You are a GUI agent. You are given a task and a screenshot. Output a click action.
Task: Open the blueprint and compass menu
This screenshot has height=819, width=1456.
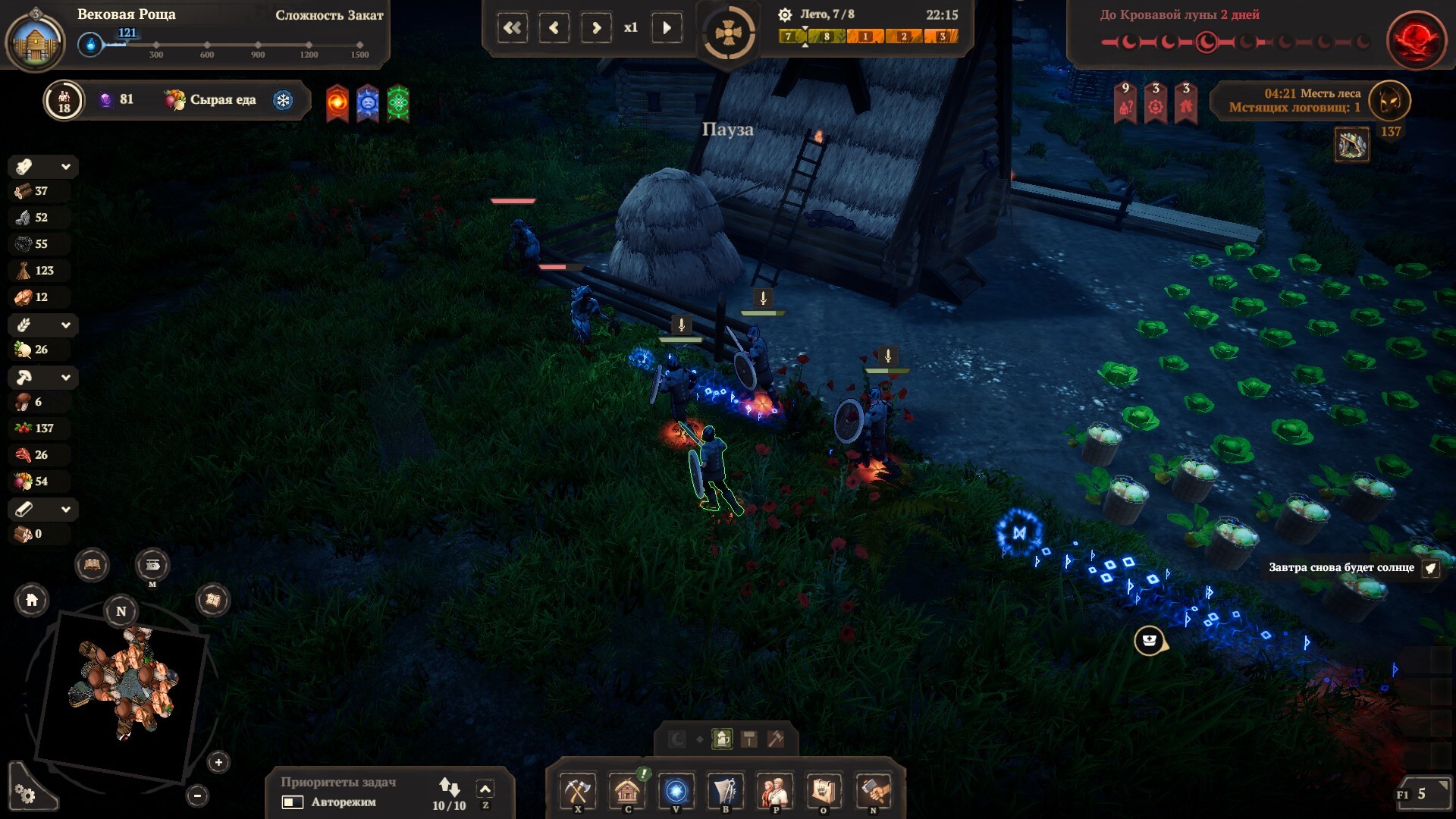(x=726, y=792)
